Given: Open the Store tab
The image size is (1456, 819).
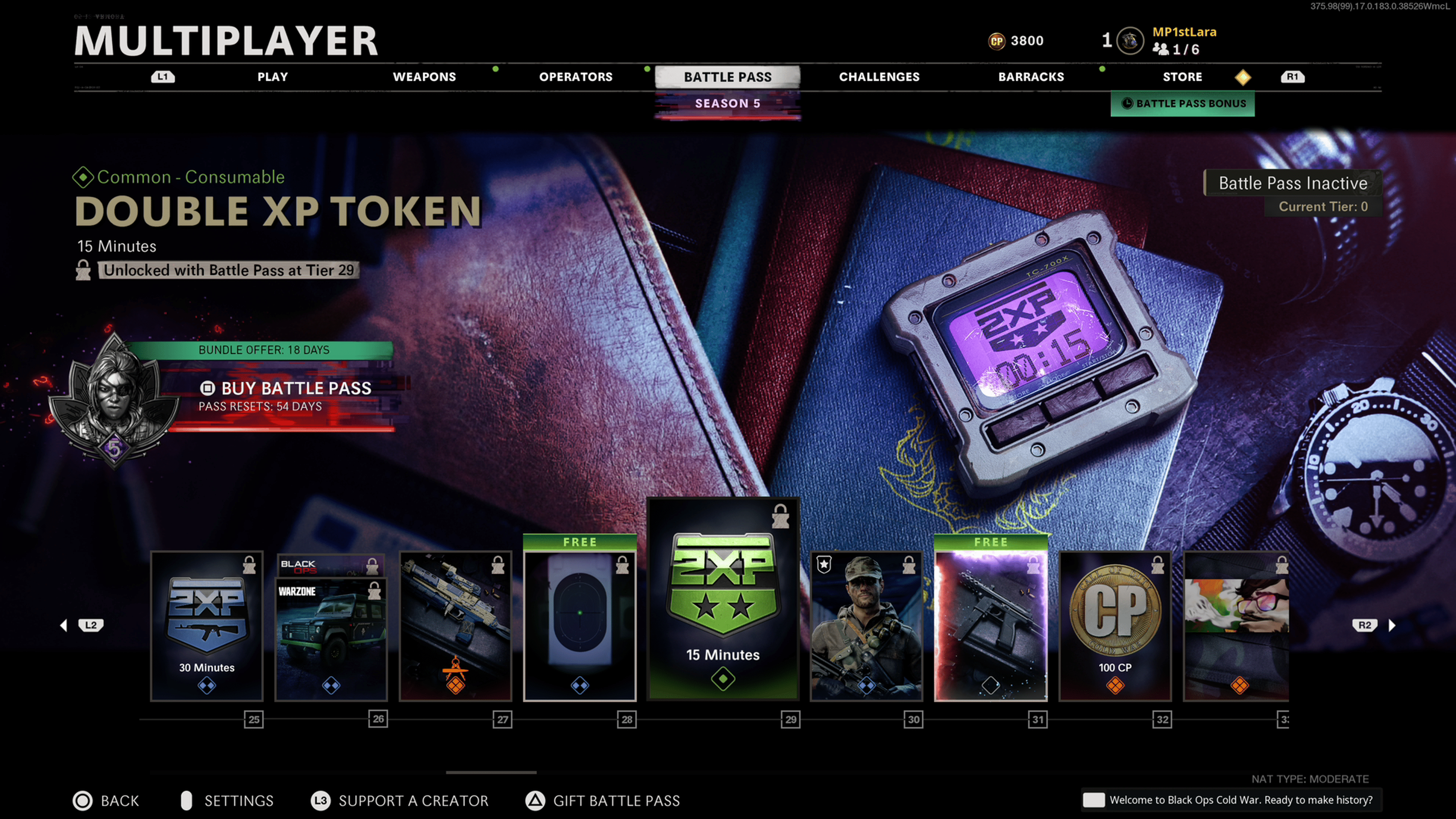Looking at the screenshot, I should tap(1182, 77).
